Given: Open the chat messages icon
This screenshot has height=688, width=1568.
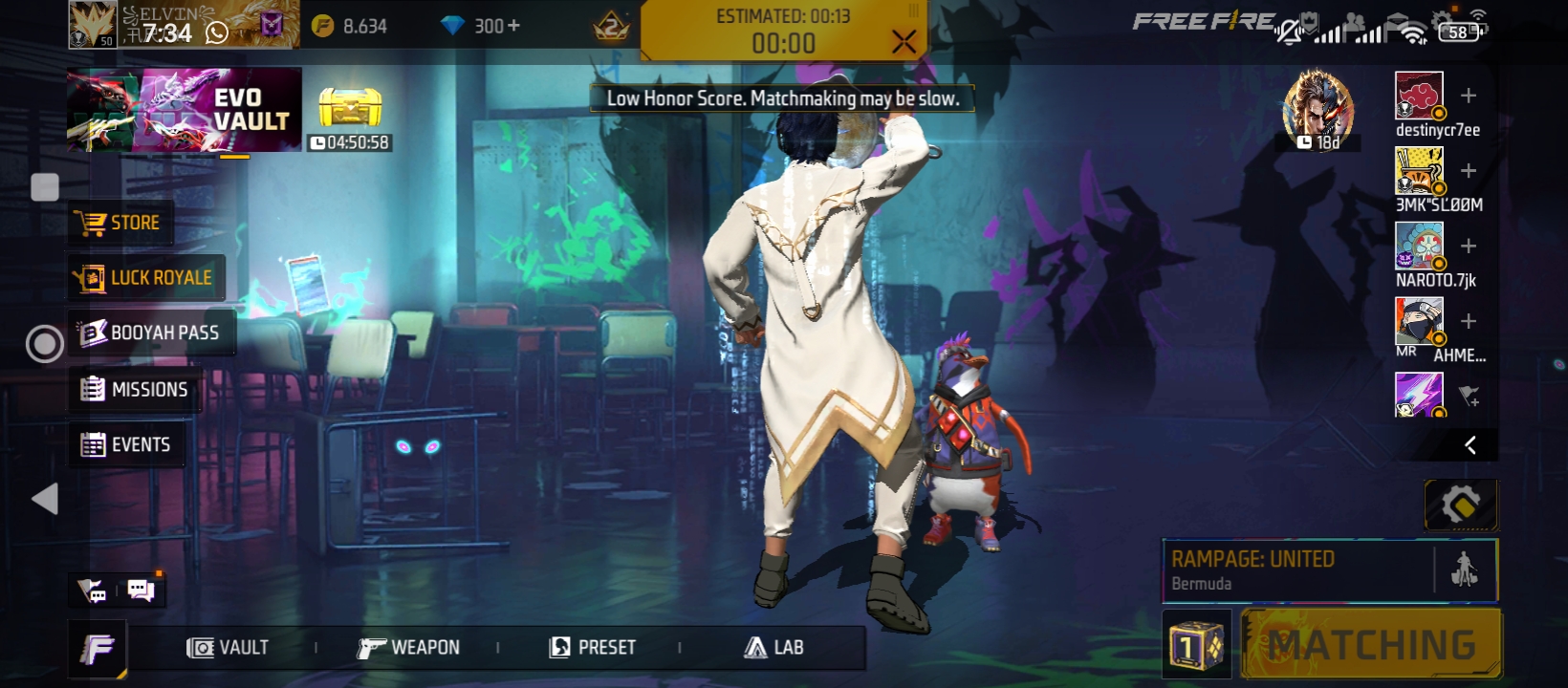Looking at the screenshot, I should [141, 591].
